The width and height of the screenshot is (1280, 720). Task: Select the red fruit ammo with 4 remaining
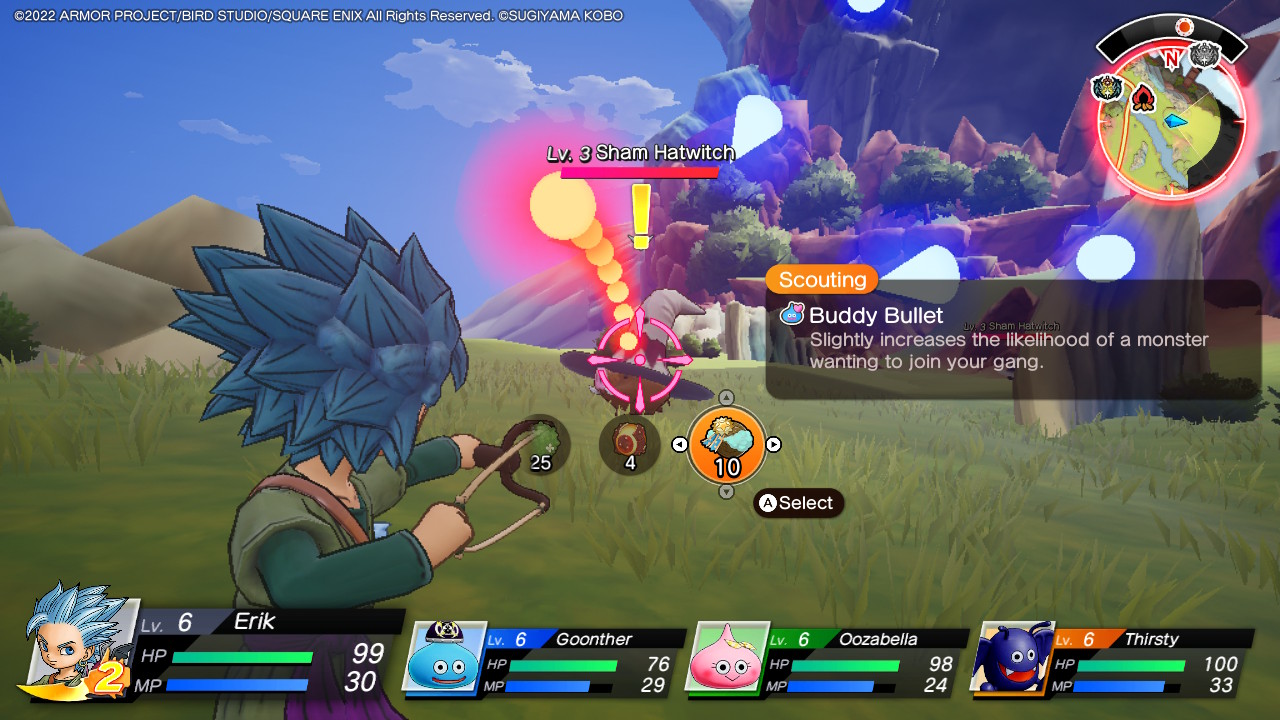point(629,442)
